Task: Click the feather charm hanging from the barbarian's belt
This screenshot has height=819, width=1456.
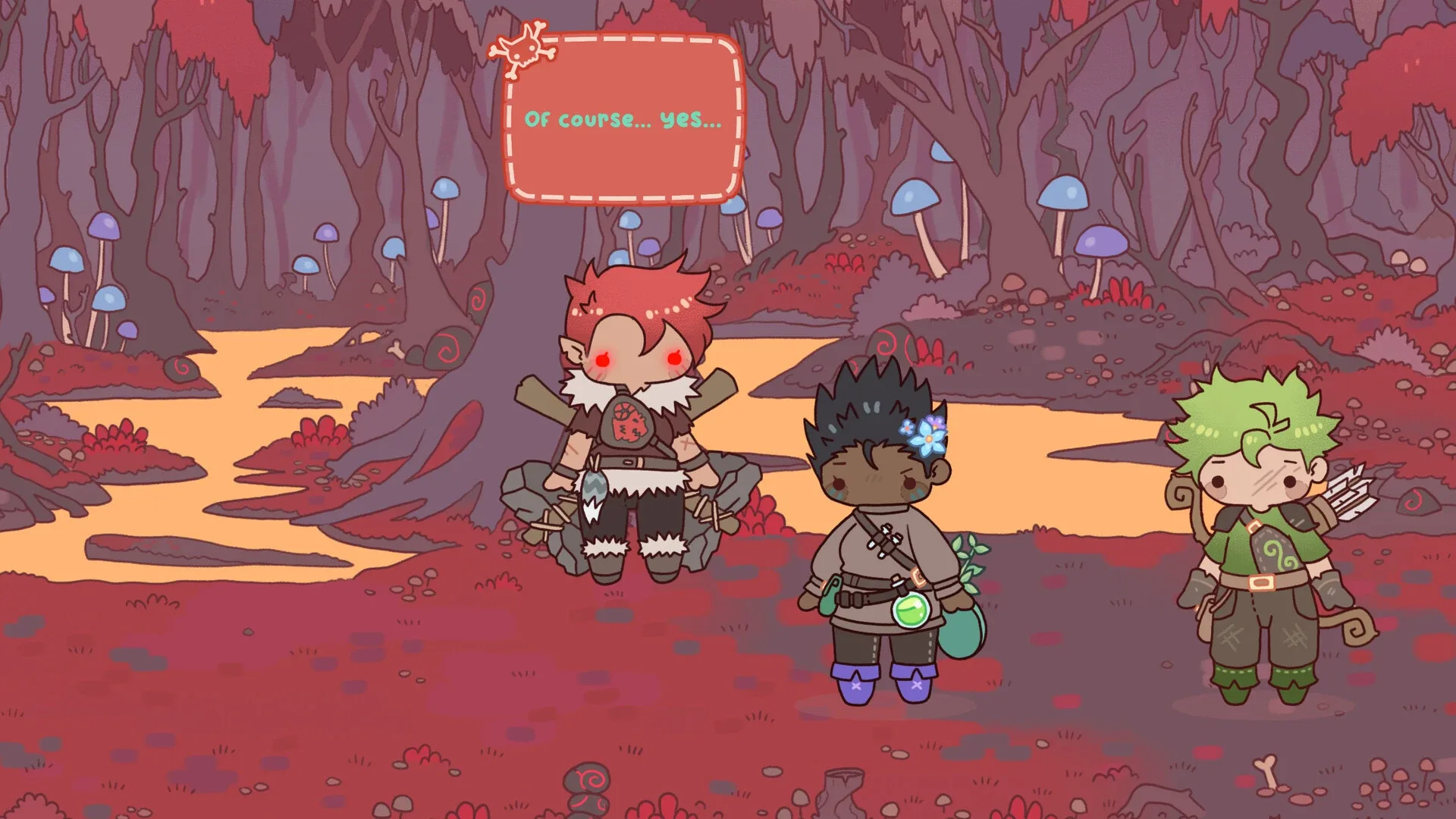Action: (x=594, y=488)
